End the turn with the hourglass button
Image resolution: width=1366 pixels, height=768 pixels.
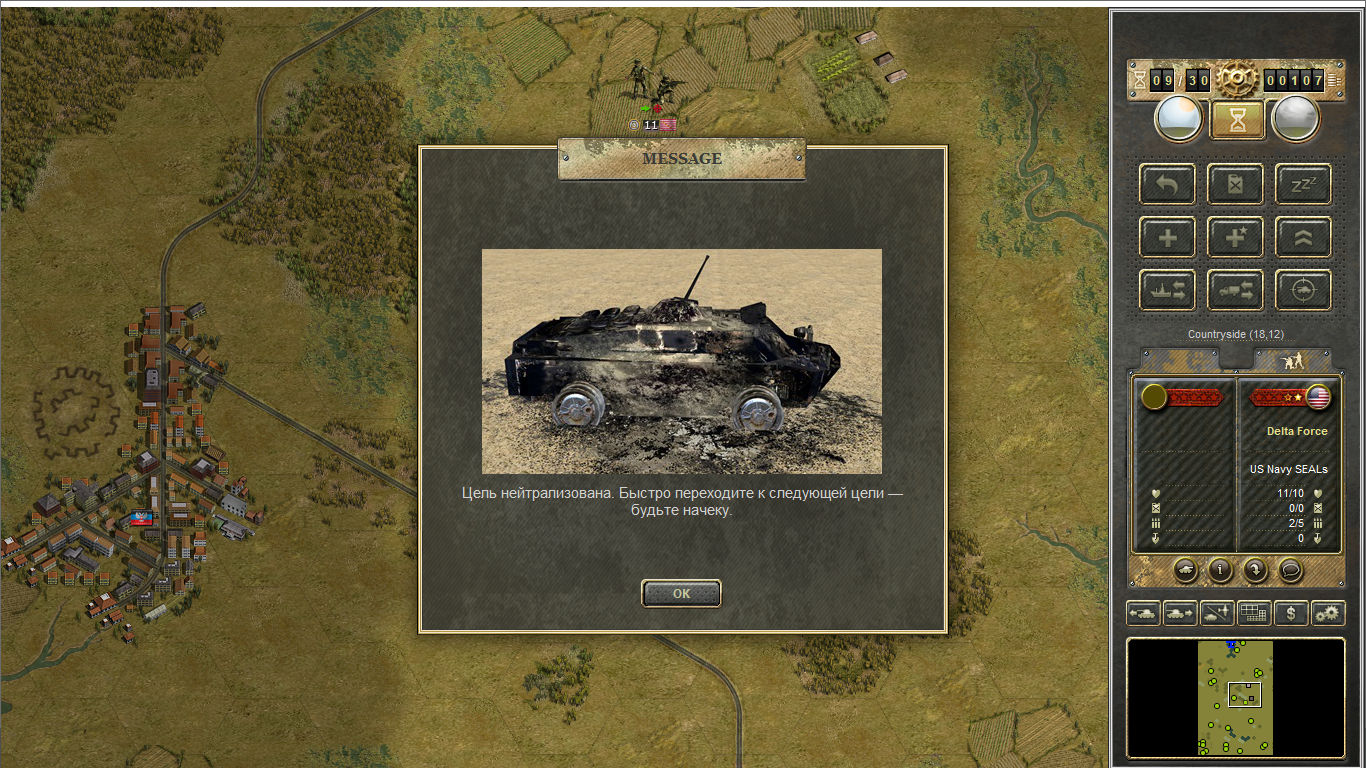pos(1237,119)
